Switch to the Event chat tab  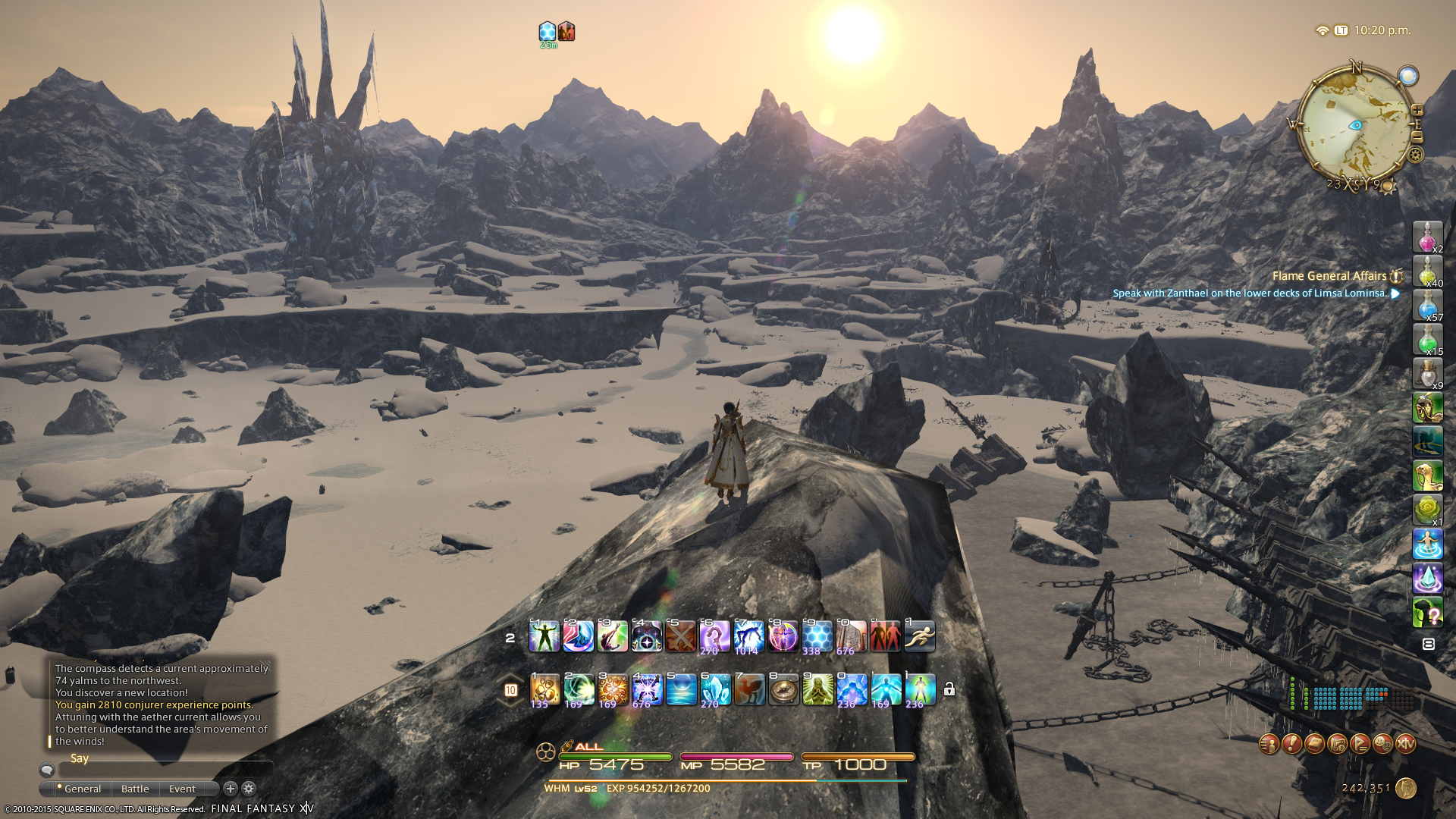182,789
